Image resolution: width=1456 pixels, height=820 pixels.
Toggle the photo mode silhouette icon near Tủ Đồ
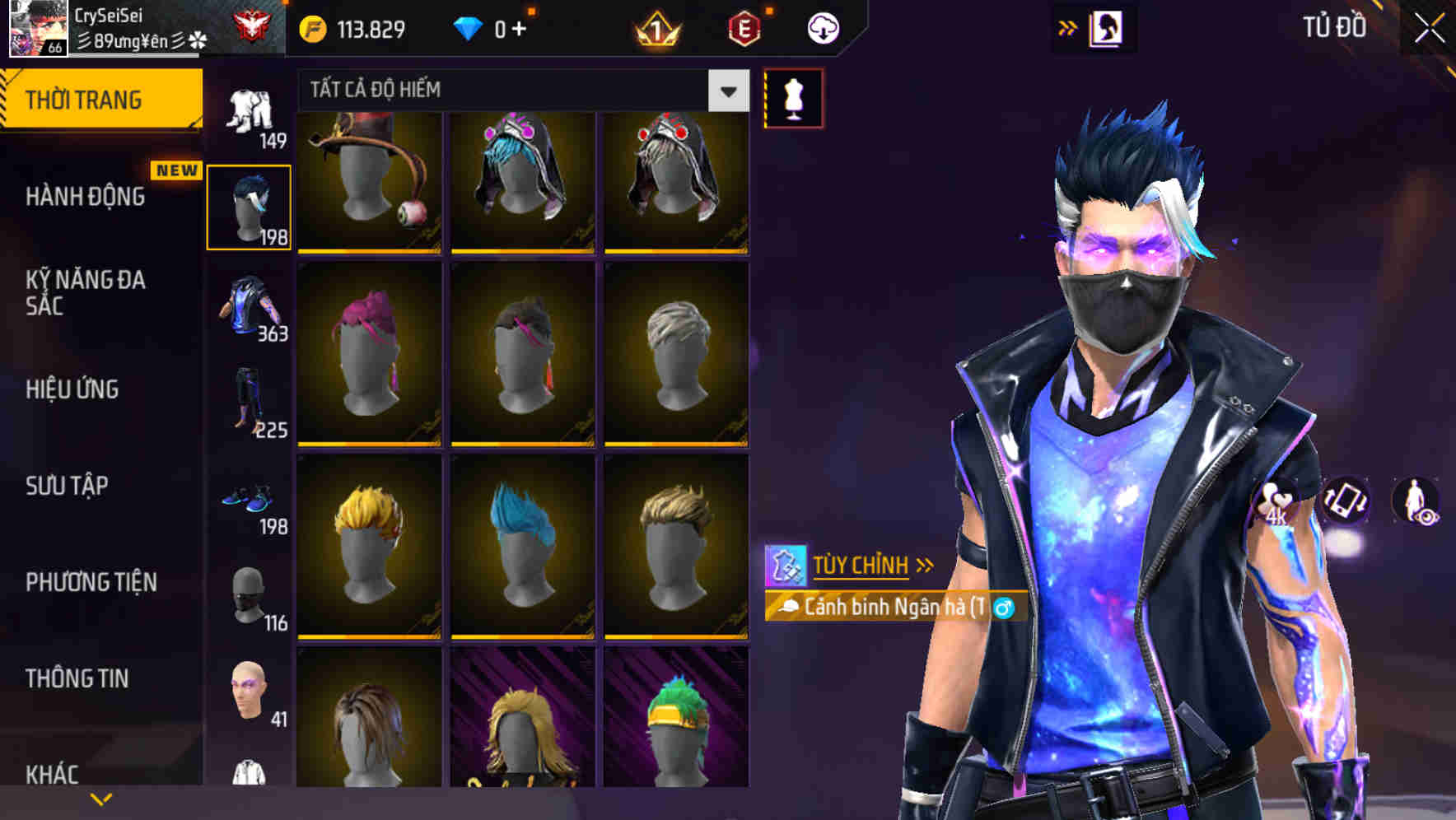pos(1105,27)
